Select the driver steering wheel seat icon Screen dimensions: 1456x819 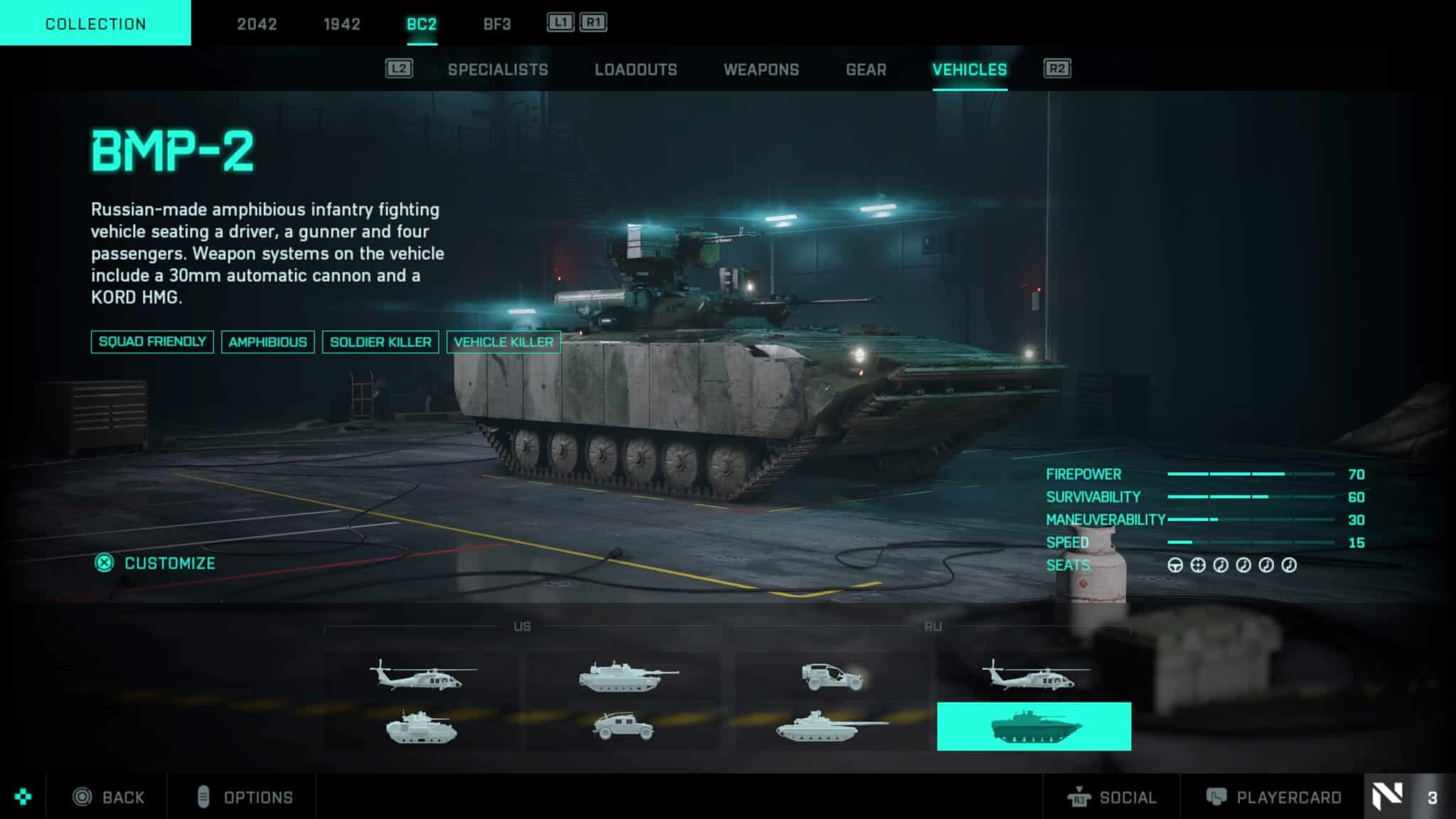[1176, 565]
